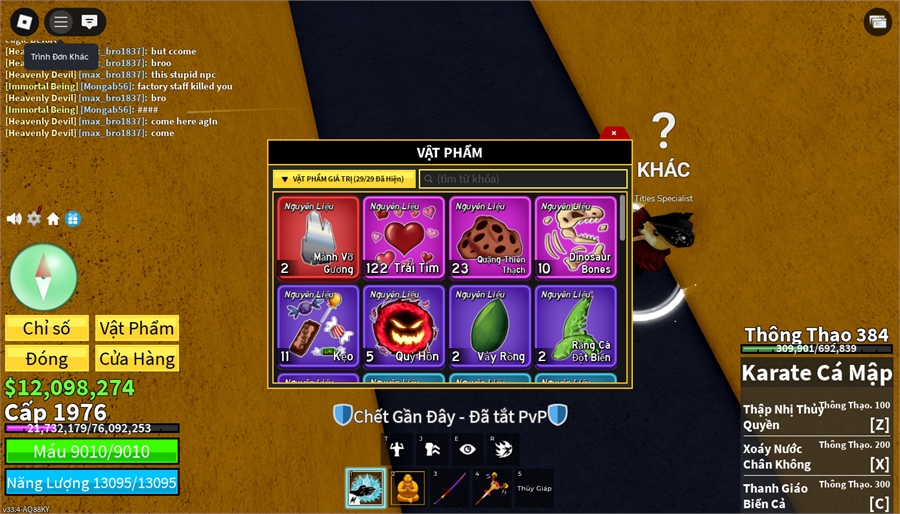The width and height of the screenshot is (900, 514).
Task: Activate the eye observation ability icon
Action: click(x=467, y=450)
